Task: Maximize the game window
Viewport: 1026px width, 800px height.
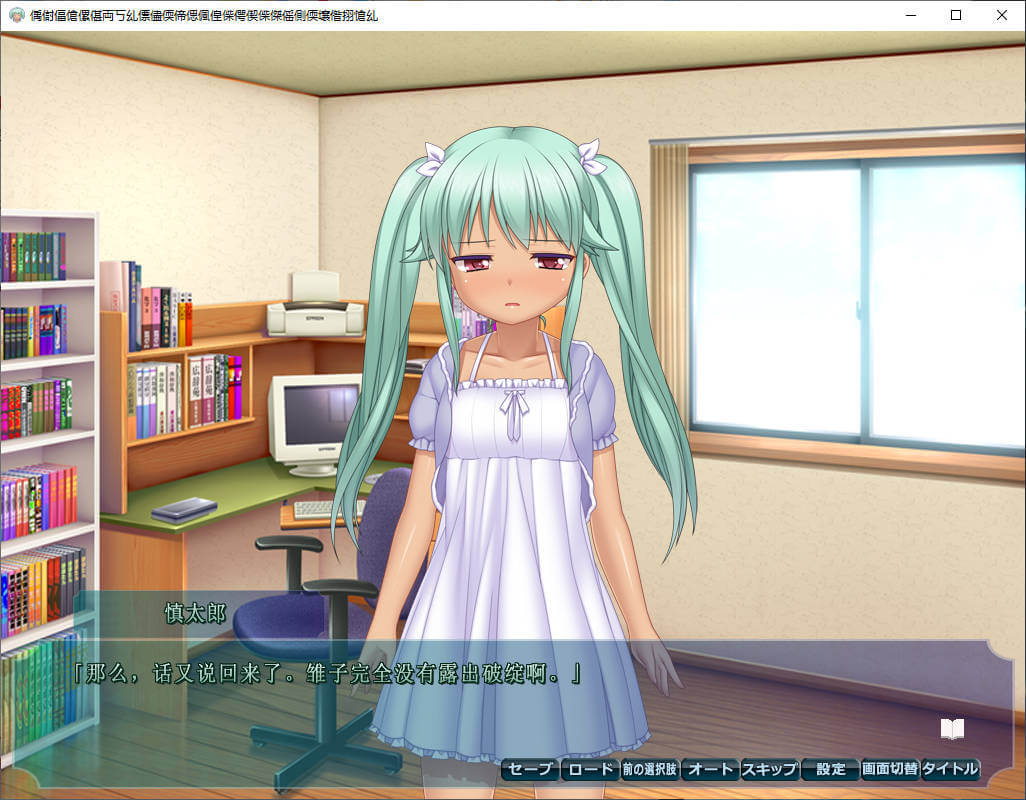Action: [956, 15]
